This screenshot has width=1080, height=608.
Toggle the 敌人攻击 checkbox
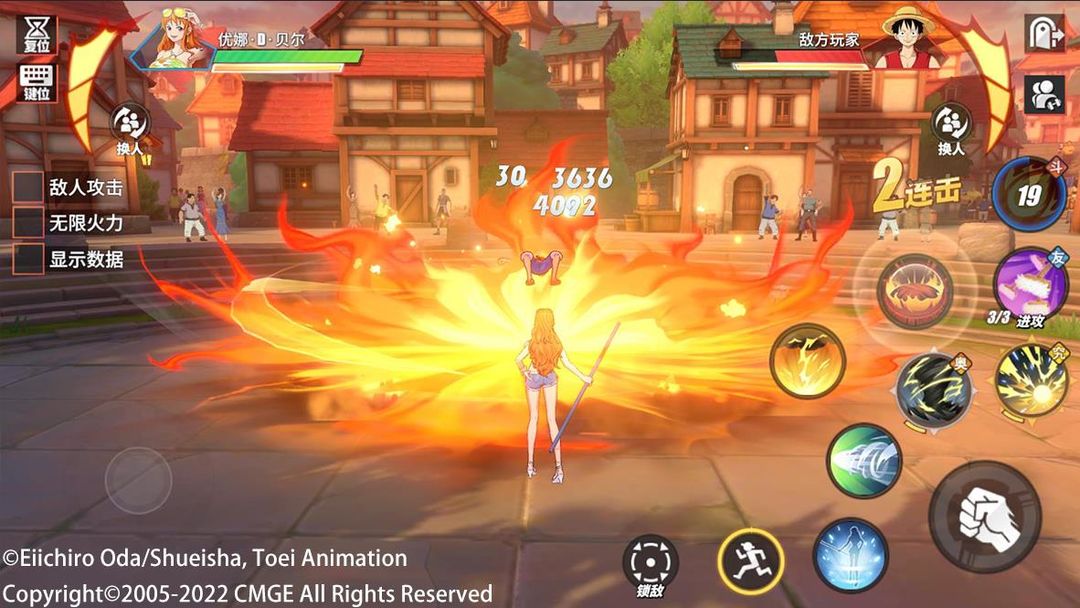(x=28, y=187)
